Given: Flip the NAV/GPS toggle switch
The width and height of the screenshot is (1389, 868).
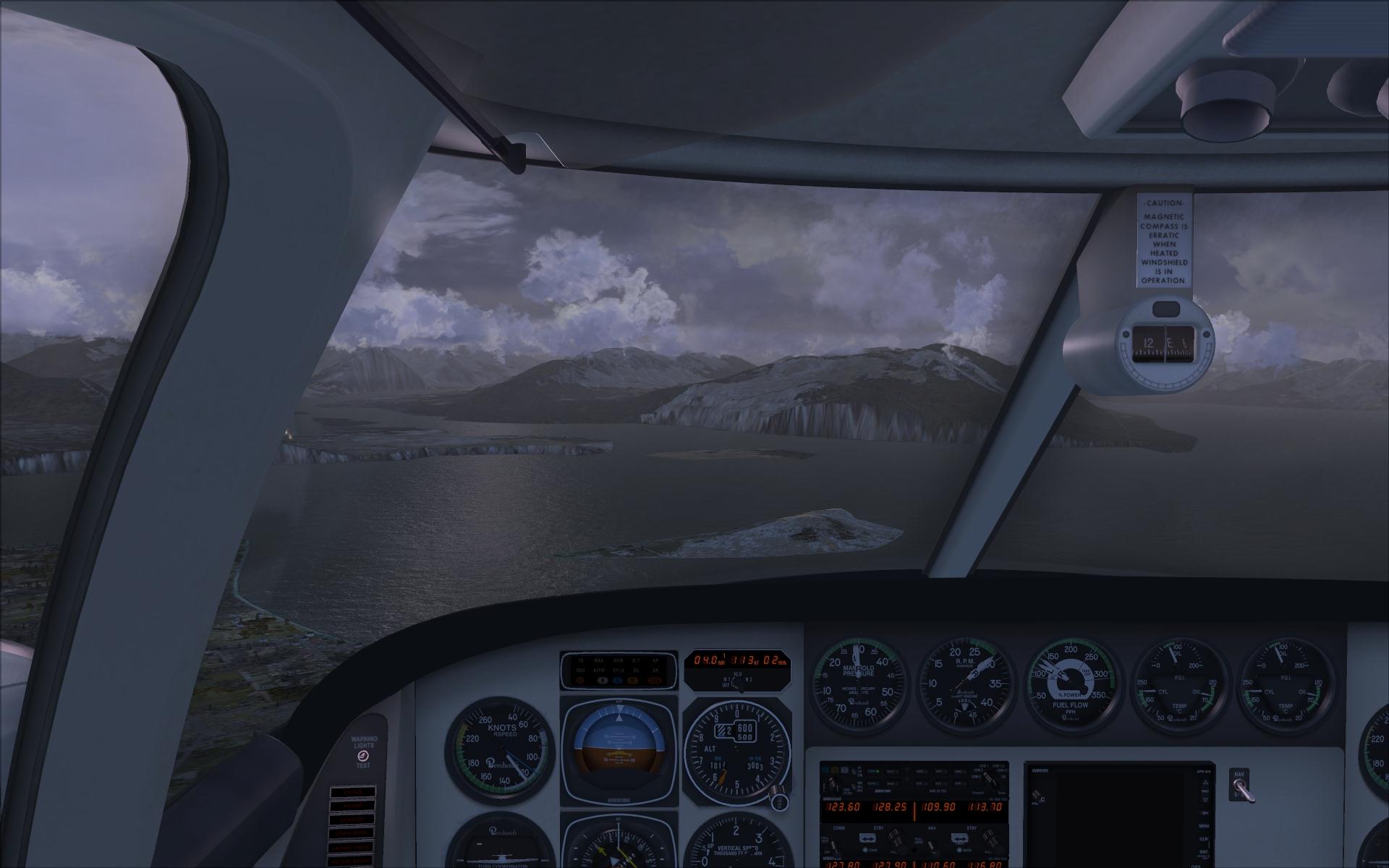Looking at the screenshot, I should tap(1241, 787).
